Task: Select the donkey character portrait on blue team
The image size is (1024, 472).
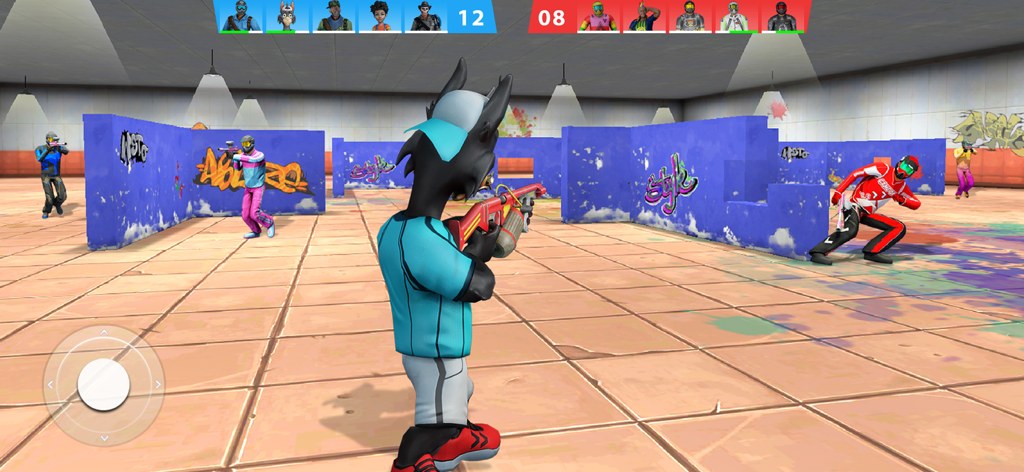Action: click(x=286, y=16)
